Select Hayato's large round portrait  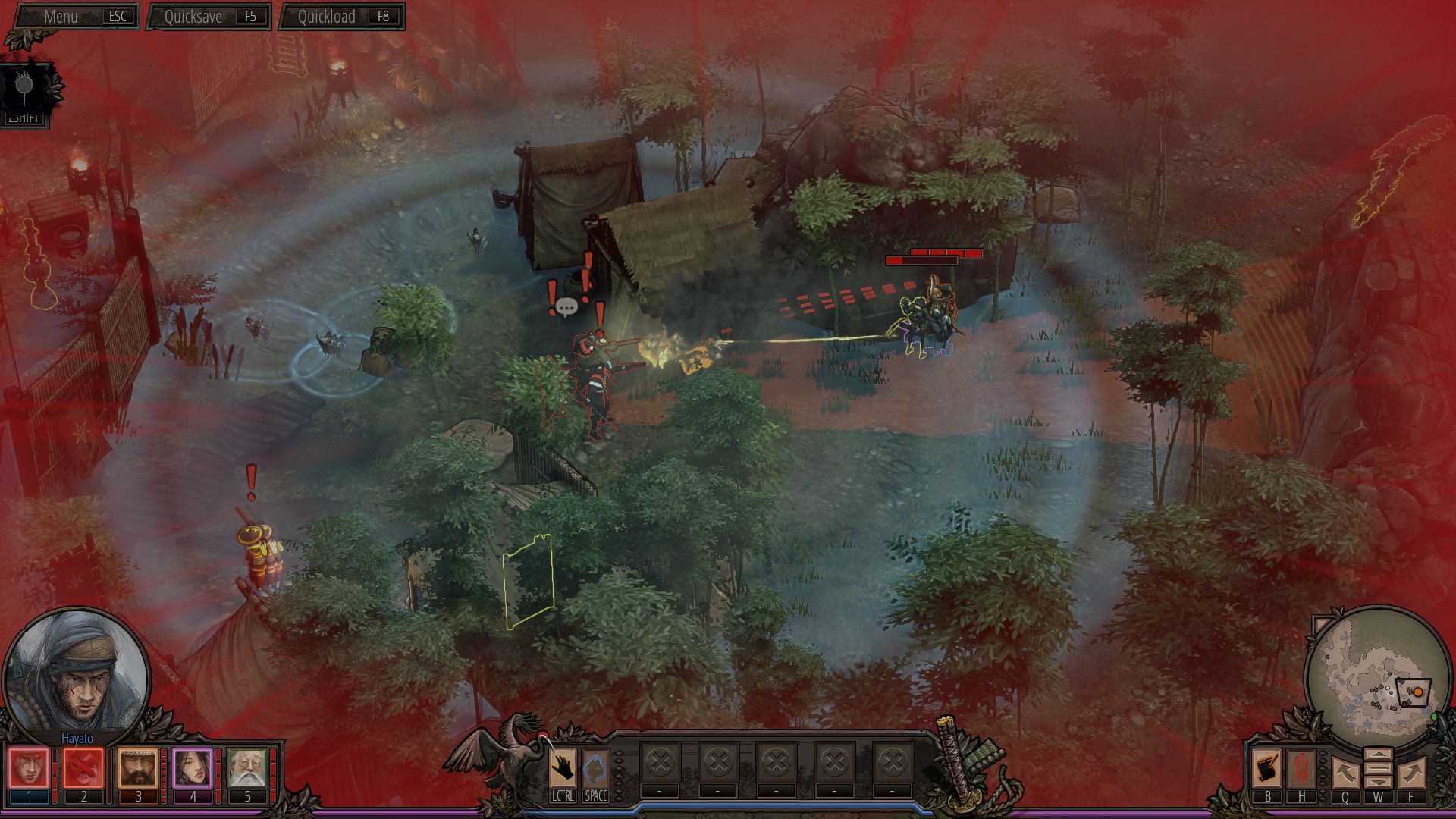77,672
